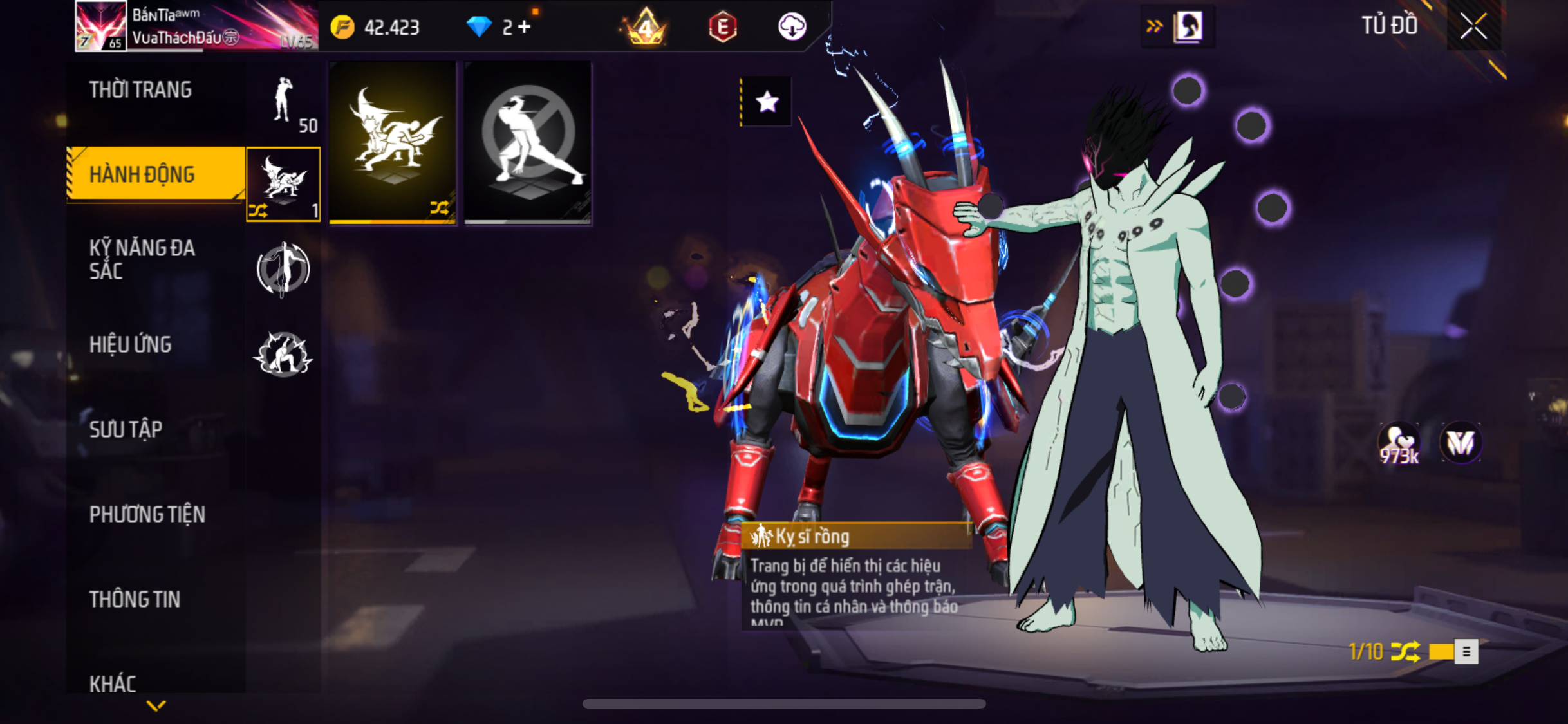1568x724 pixels.
Task: Select the unequip action tile
Action: pyautogui.click(x=528, y=143)
